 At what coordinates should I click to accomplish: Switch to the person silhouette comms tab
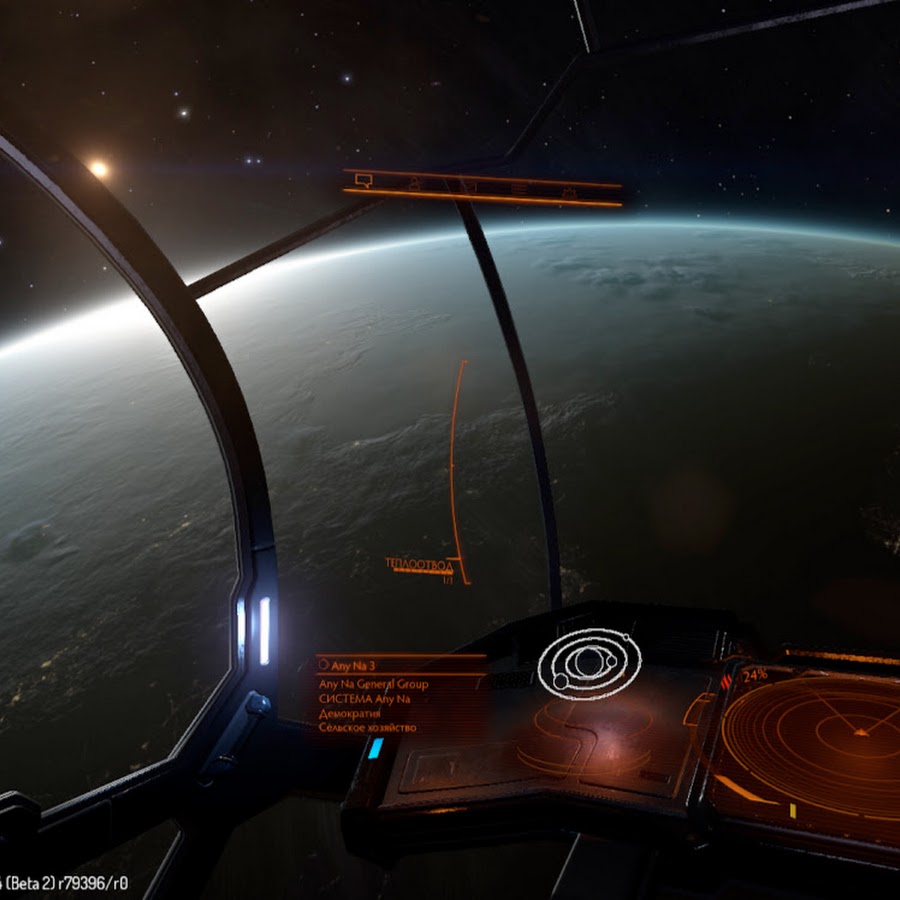pyautogui.click(x=415, y=184)
